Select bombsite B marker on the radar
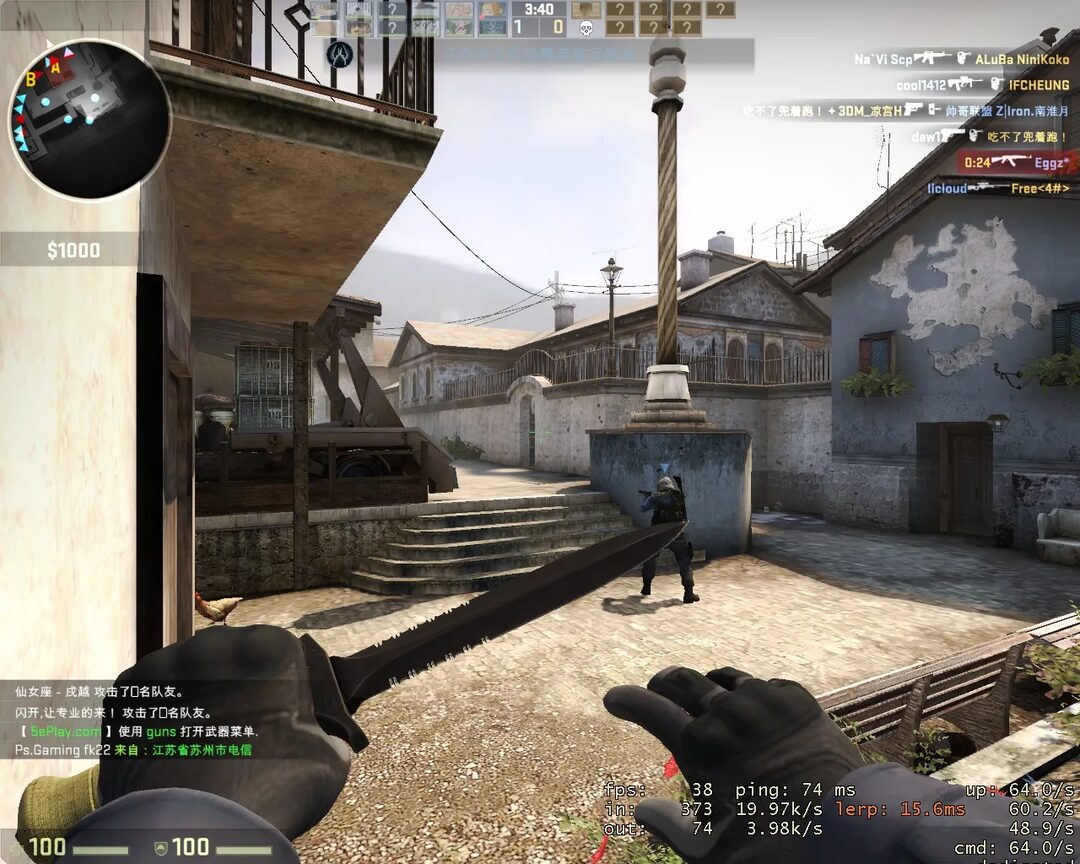The height and width of the screenshot is (864, 1080). point(32,80)
